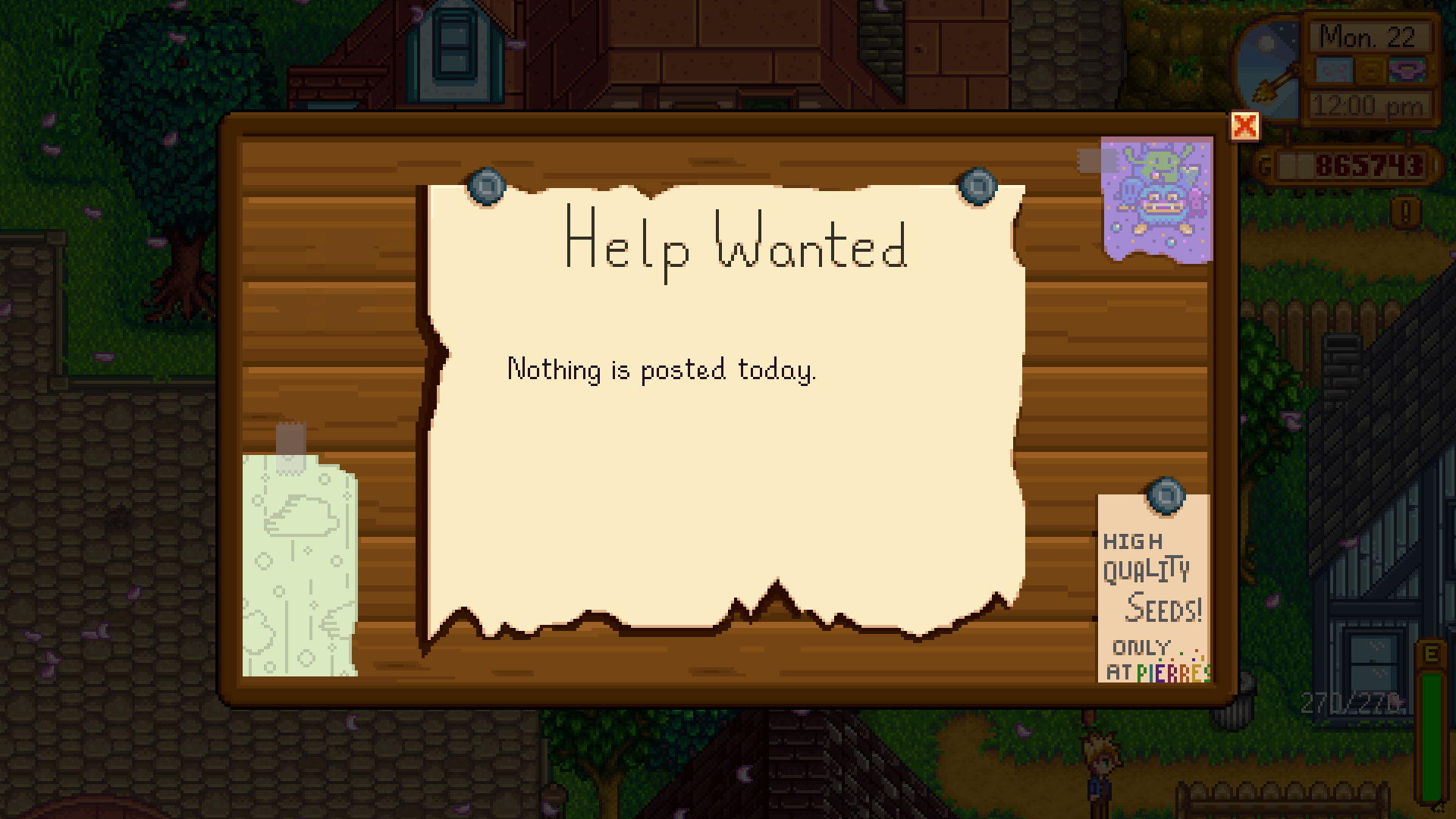
Task: Click the E icon atop the energy bar
Action: pos(1431,654)
